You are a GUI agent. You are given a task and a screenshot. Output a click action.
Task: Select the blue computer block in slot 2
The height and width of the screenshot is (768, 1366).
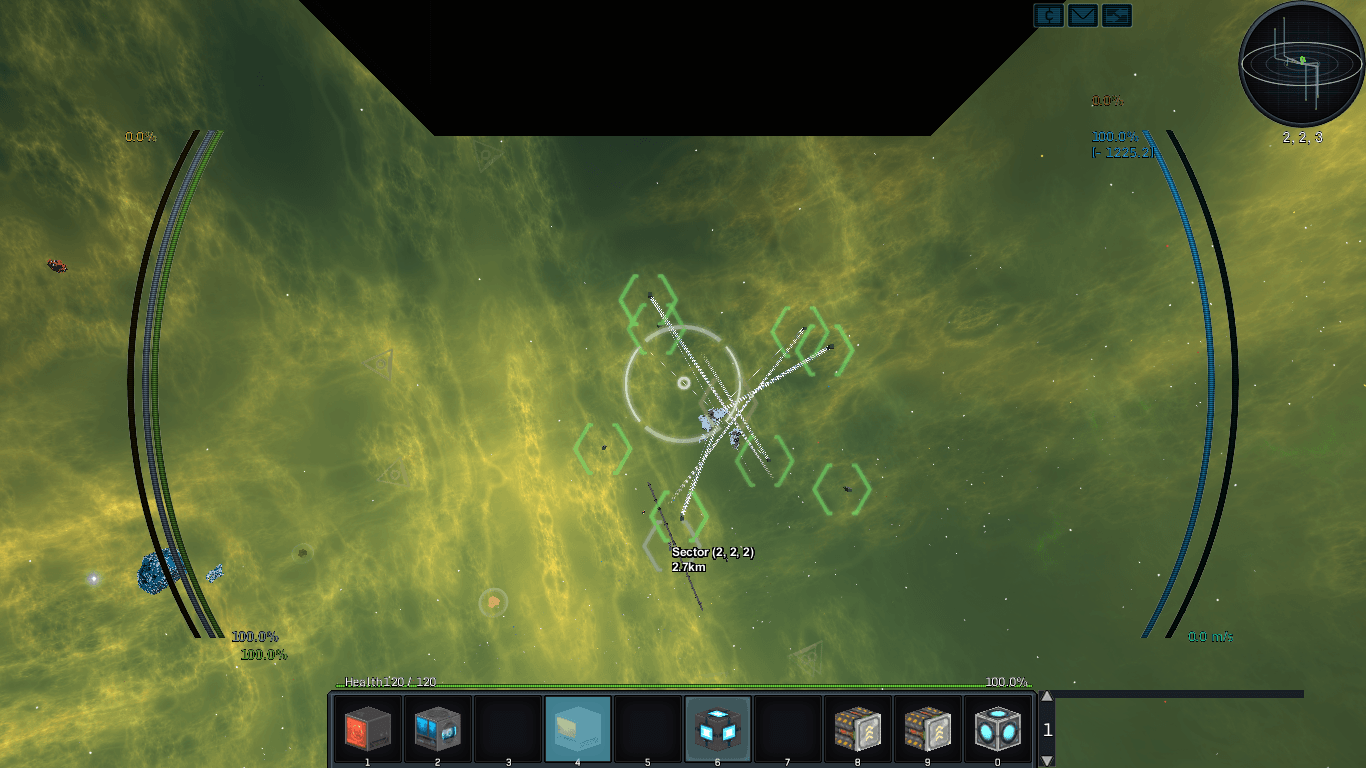tap(437, 729)
